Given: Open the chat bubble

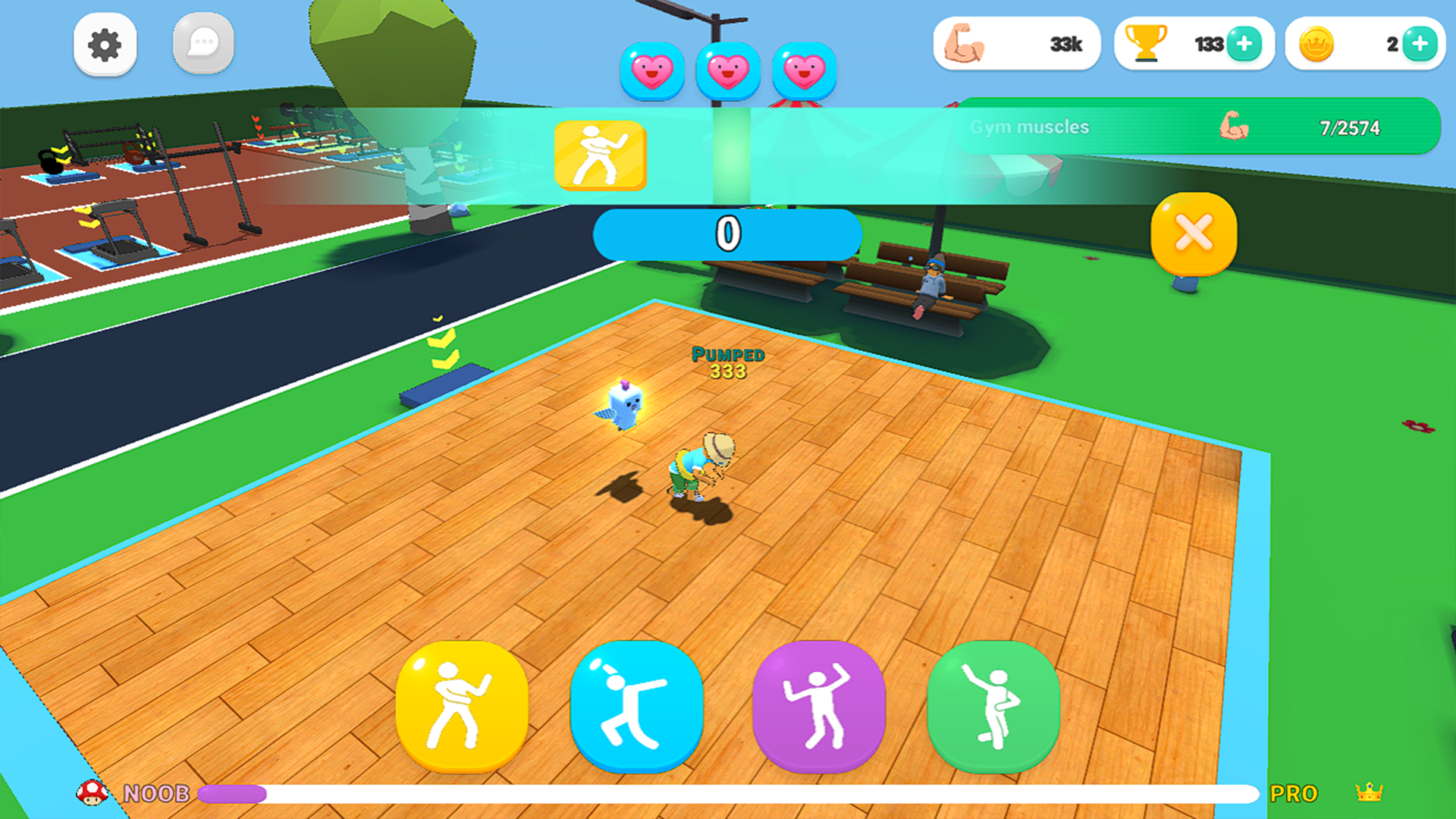Looking at the screenshot, I should (202, 44).
